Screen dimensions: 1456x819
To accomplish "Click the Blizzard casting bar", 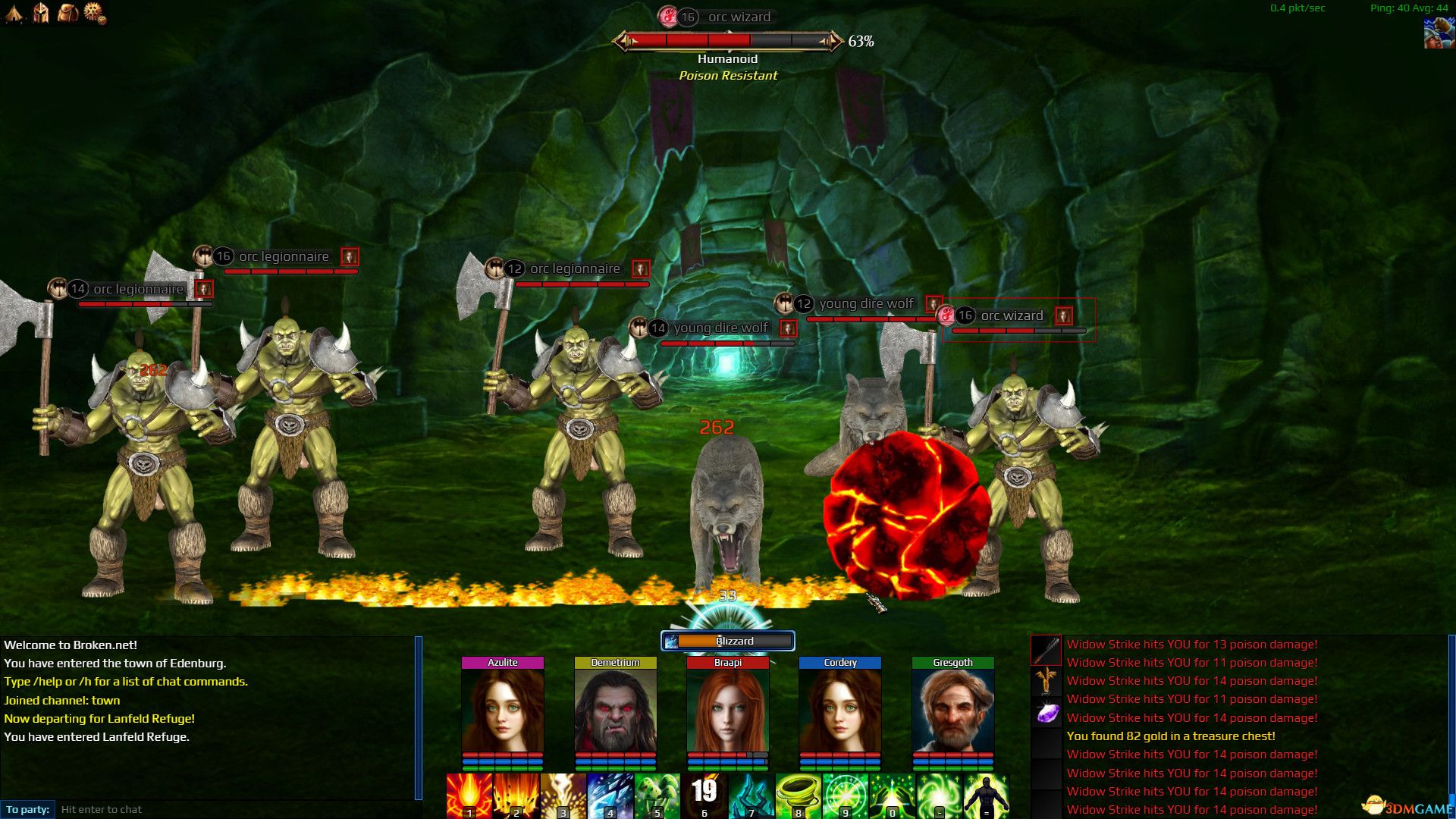I will [726, 641].
